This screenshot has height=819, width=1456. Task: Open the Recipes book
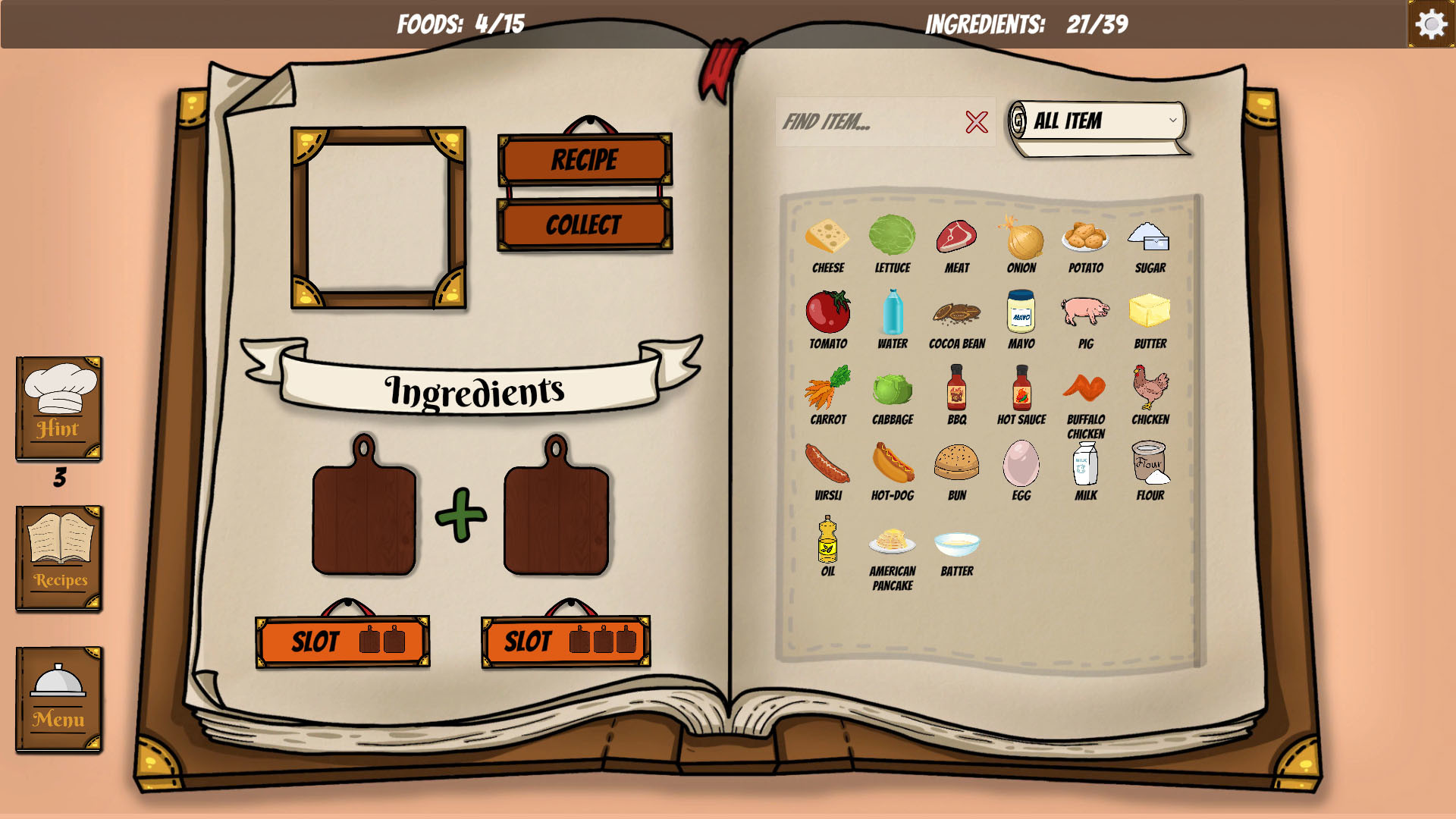[x=59, y=558]
